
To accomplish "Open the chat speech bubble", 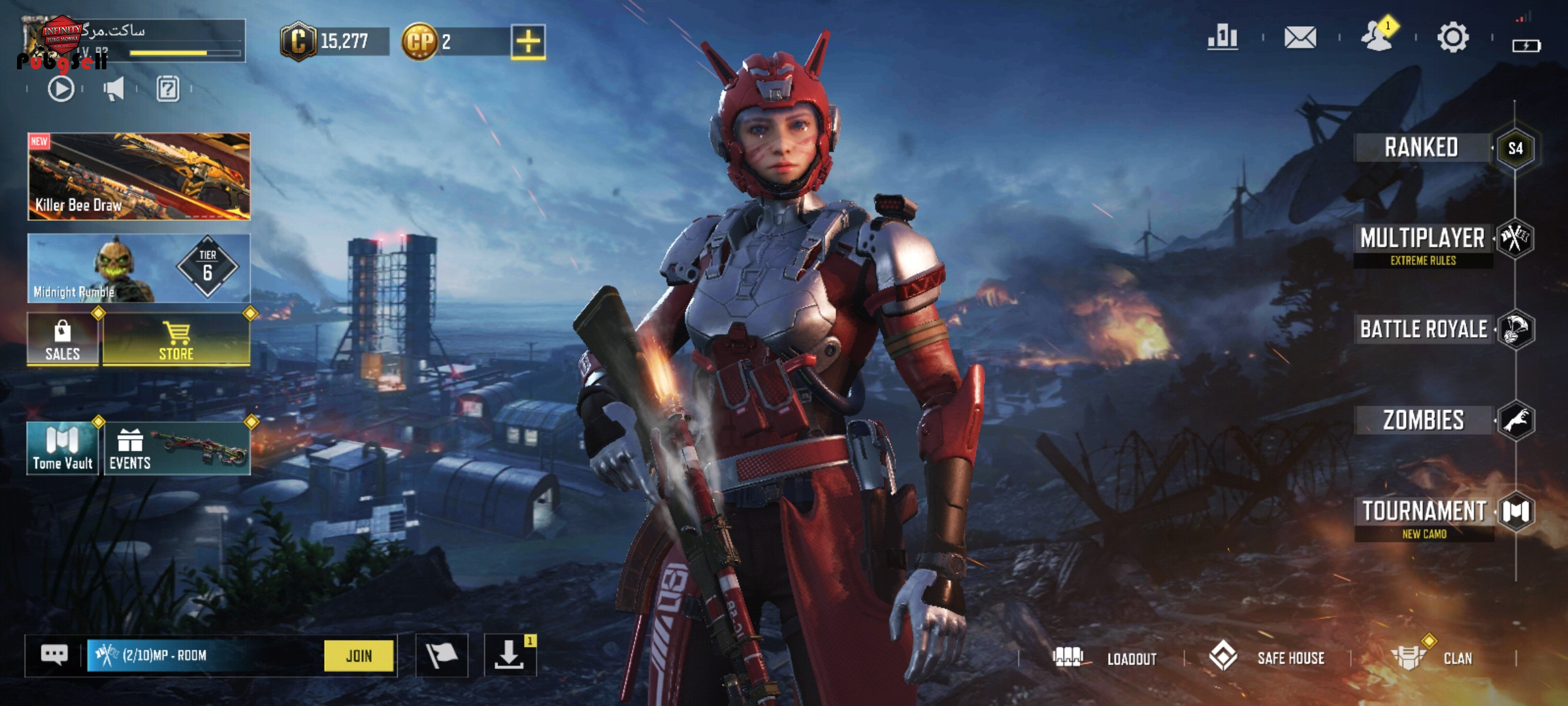I will pyautogui.click(x=54, y=654).
